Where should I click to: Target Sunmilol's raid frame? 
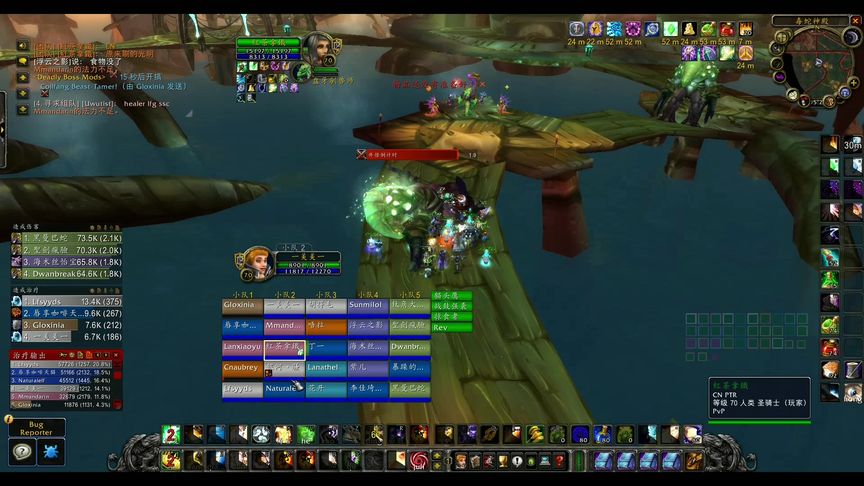click(x=367, y=305)
